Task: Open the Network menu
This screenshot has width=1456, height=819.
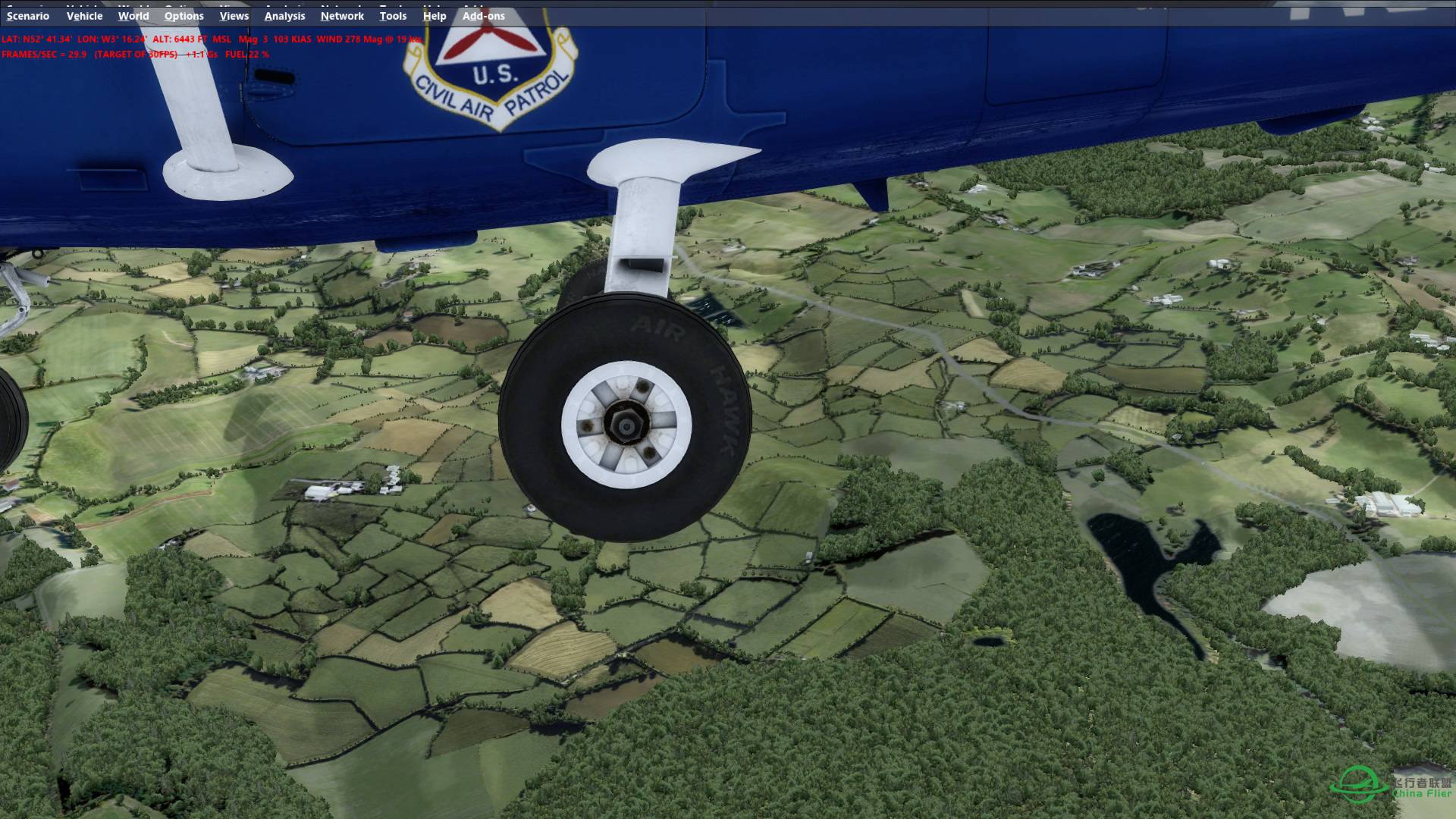Action: (341, 15)
